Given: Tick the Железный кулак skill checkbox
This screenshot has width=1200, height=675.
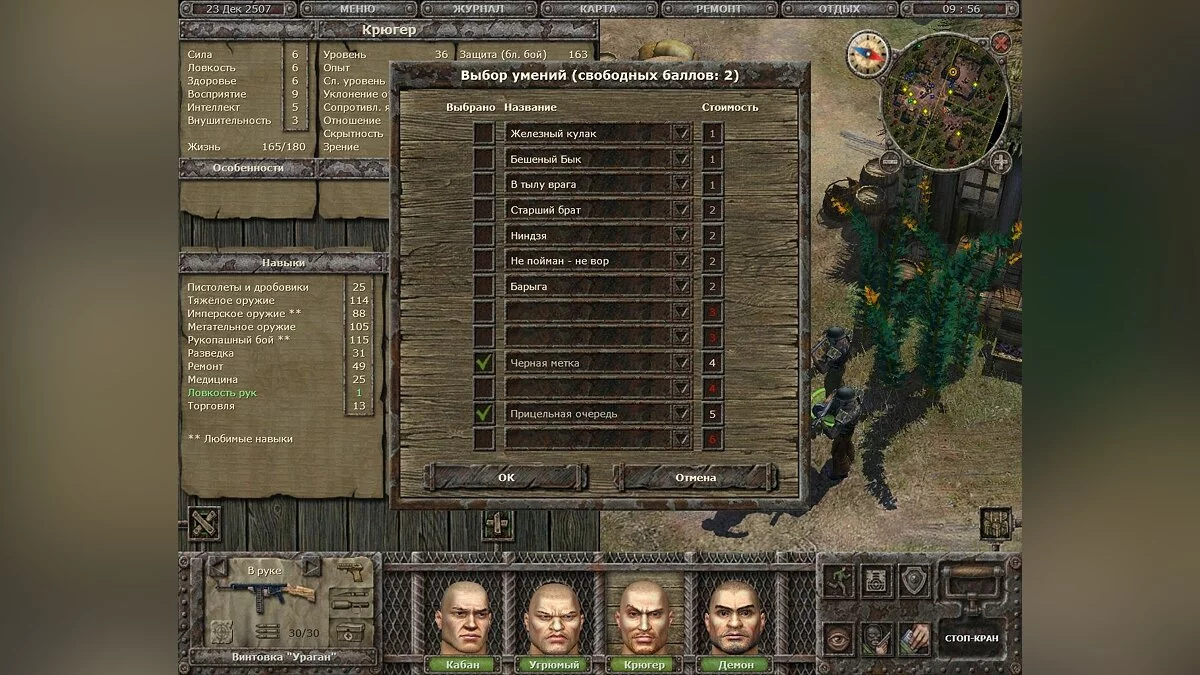Looking at the screenshot, I should 484,133.
